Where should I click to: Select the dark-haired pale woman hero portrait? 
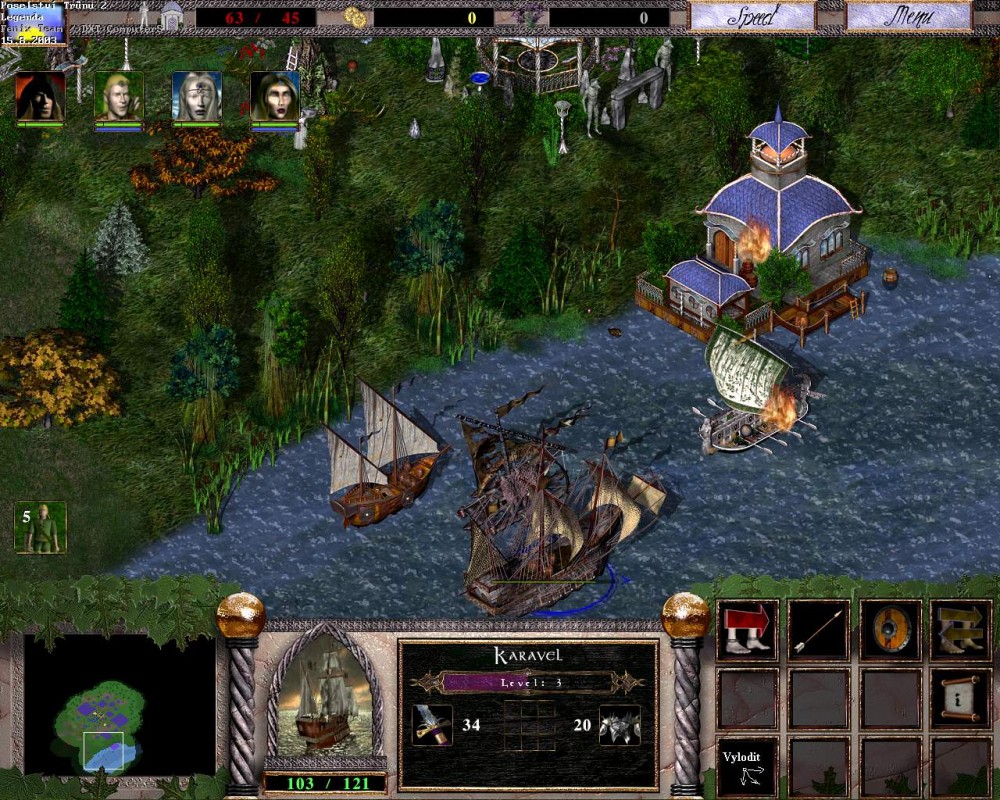pos(275,97)
